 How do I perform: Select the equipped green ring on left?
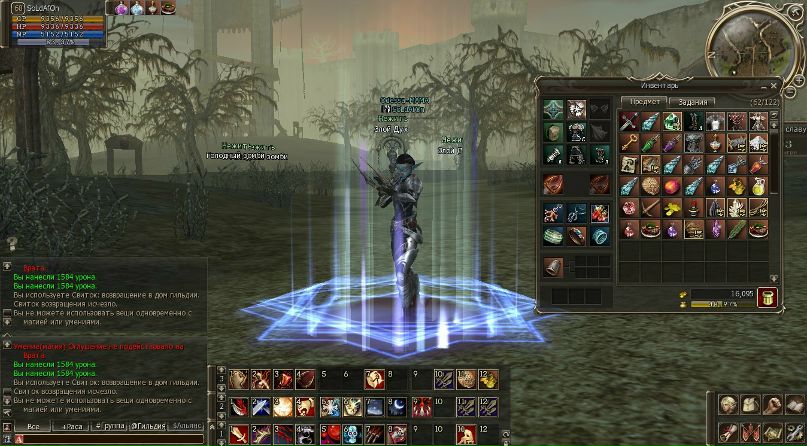pyautogui.click(x=553, y=236)
